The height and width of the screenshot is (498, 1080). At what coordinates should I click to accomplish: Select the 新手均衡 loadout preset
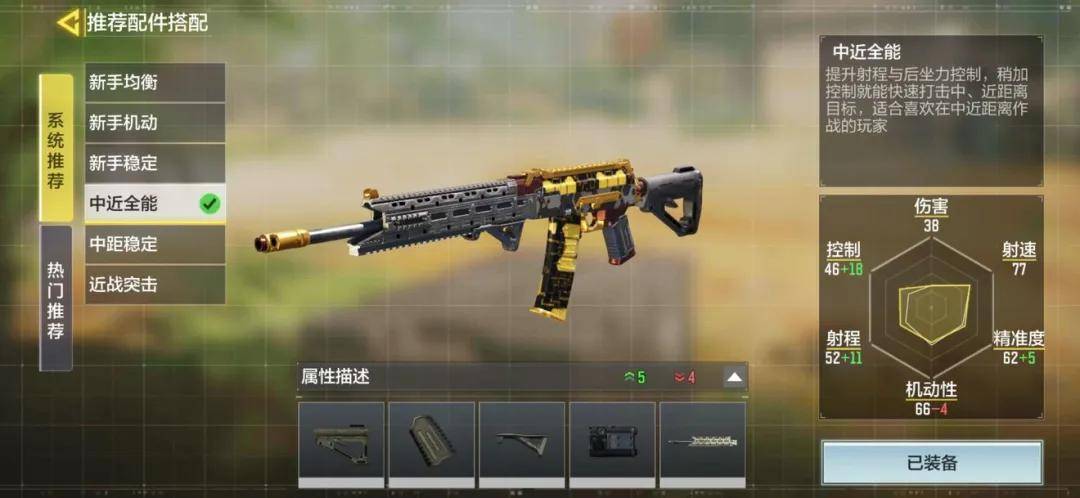point(154,82)
